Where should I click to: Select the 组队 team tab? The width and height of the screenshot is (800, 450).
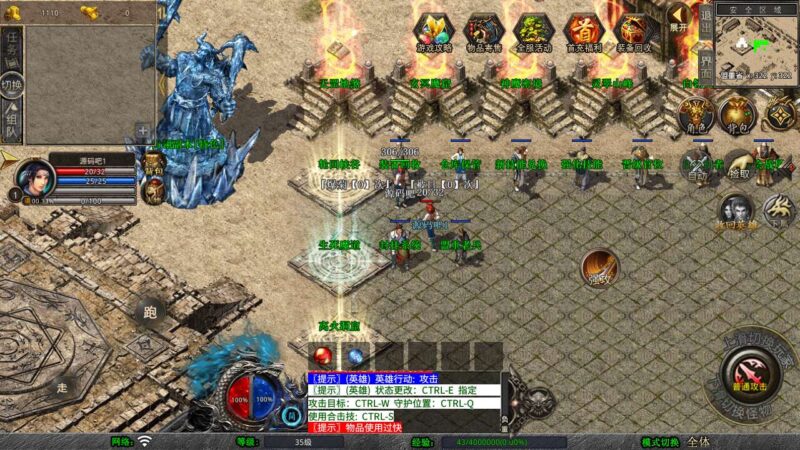coord(11,123)
